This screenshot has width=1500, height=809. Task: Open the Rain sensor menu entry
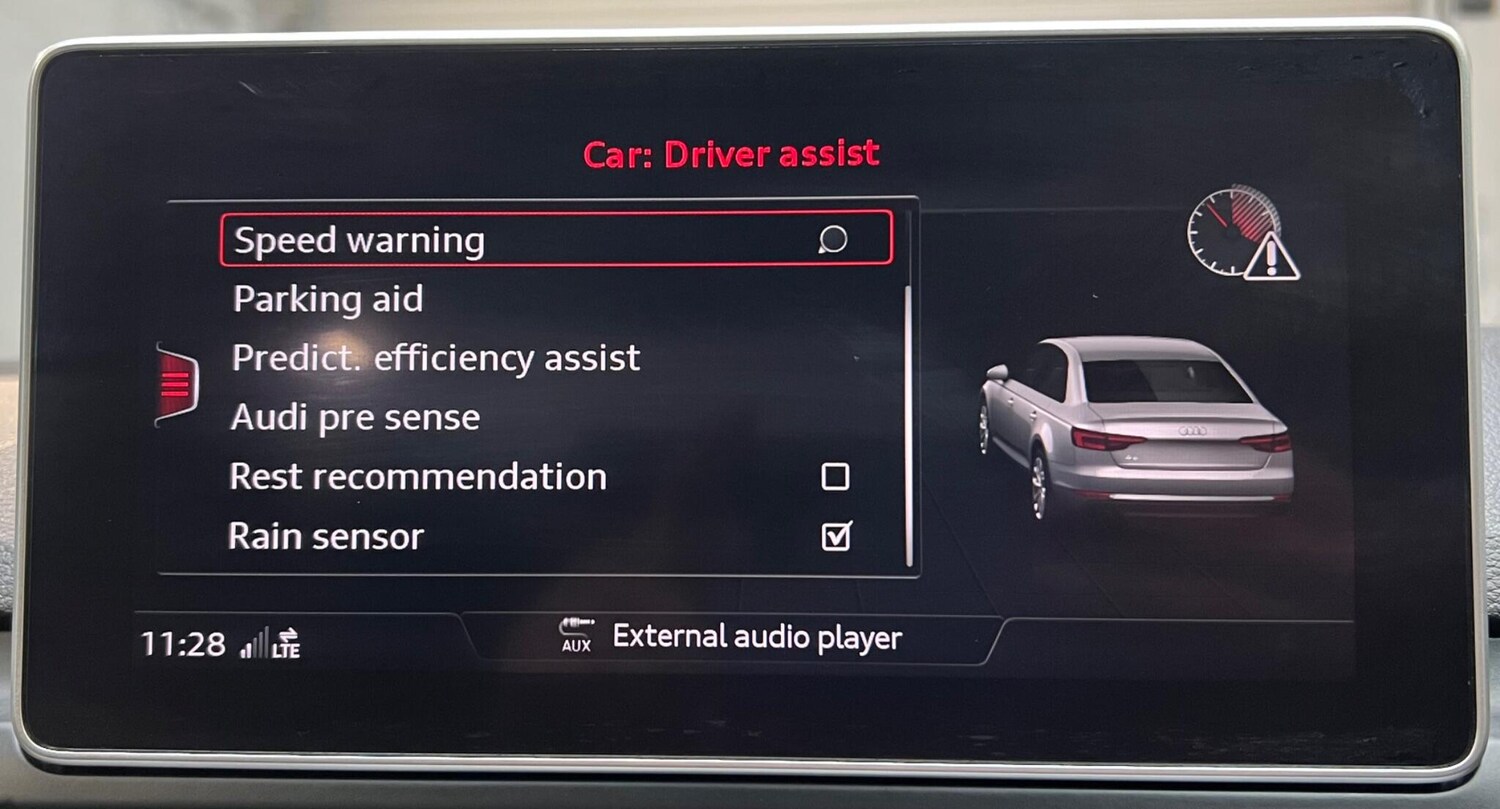coord(325,537)
